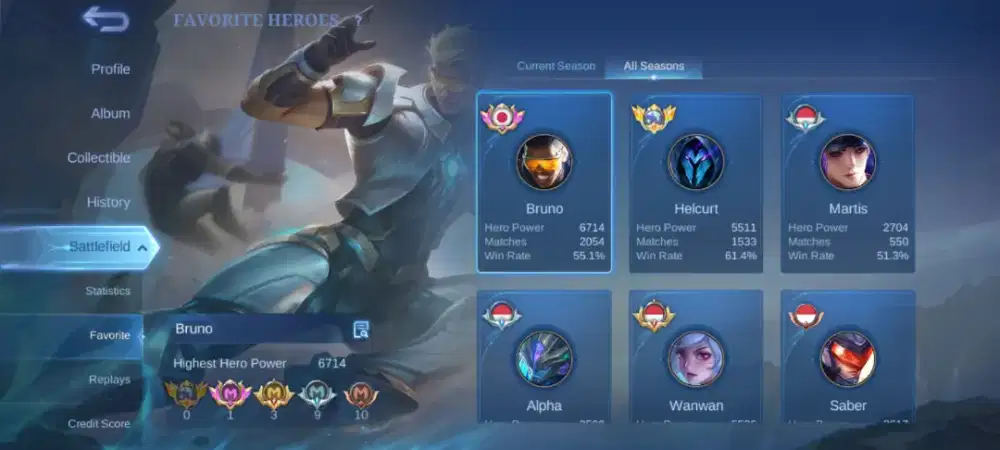Viewport: 1000px width, 450px height.
Task: Open the History section
Action: [x=108, y=202]
